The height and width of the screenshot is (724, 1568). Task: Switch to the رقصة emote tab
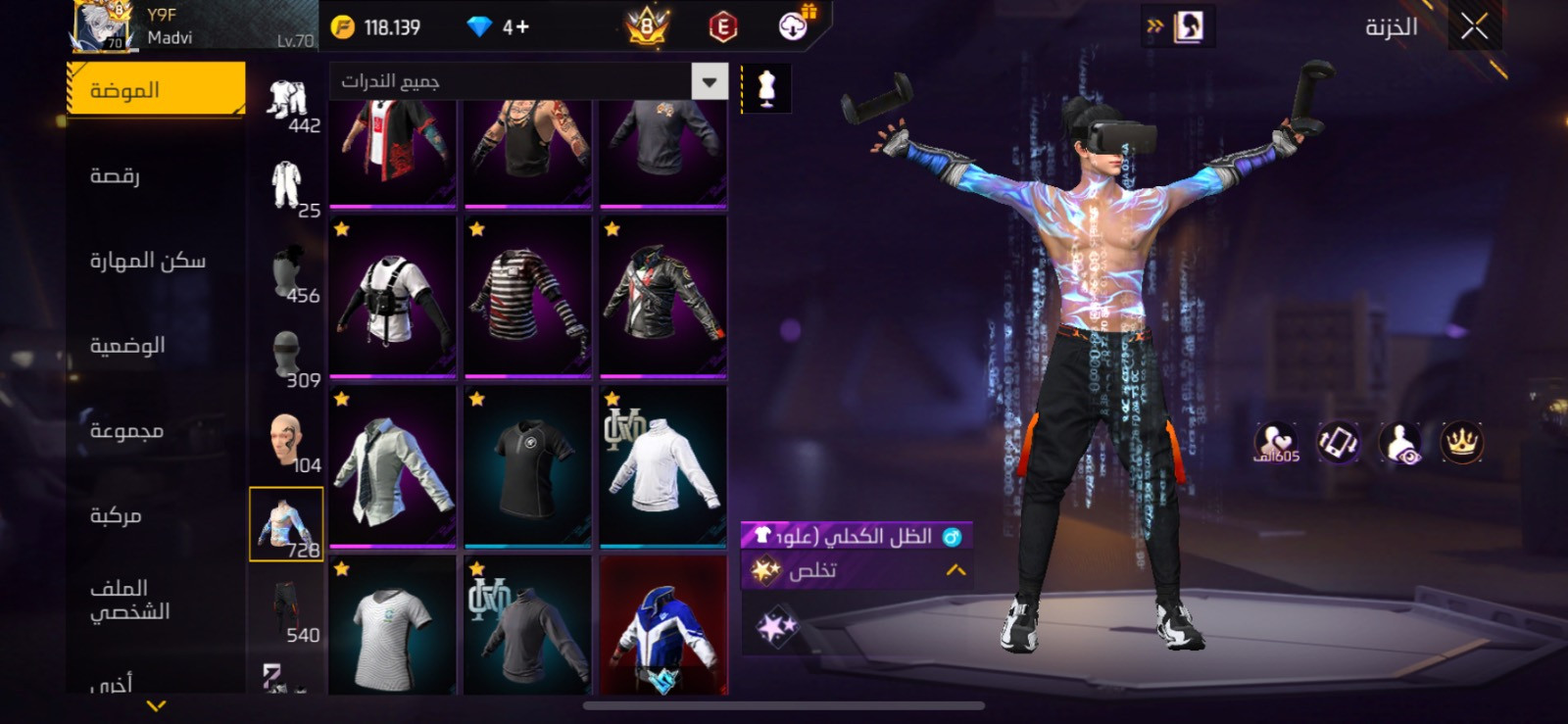(116, 175)
